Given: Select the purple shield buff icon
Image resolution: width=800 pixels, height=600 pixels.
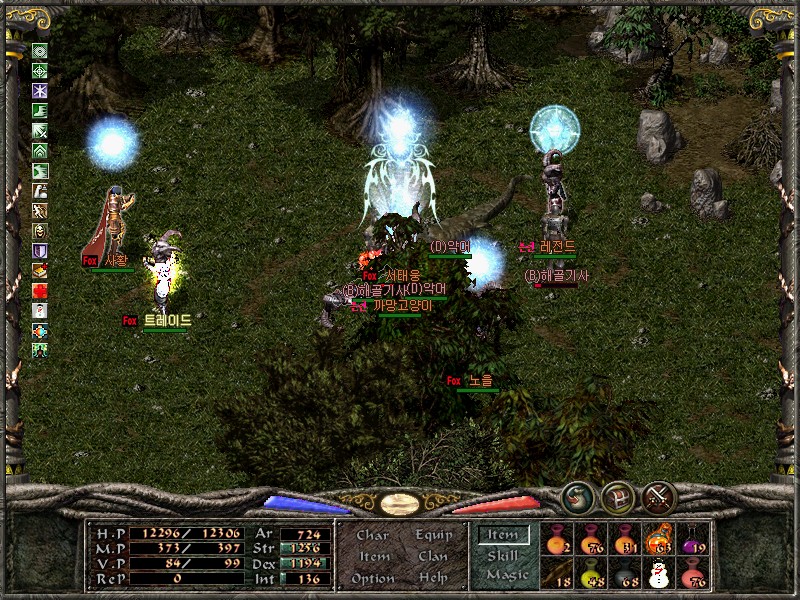Looking at the screenshot, I should point(40,251).
